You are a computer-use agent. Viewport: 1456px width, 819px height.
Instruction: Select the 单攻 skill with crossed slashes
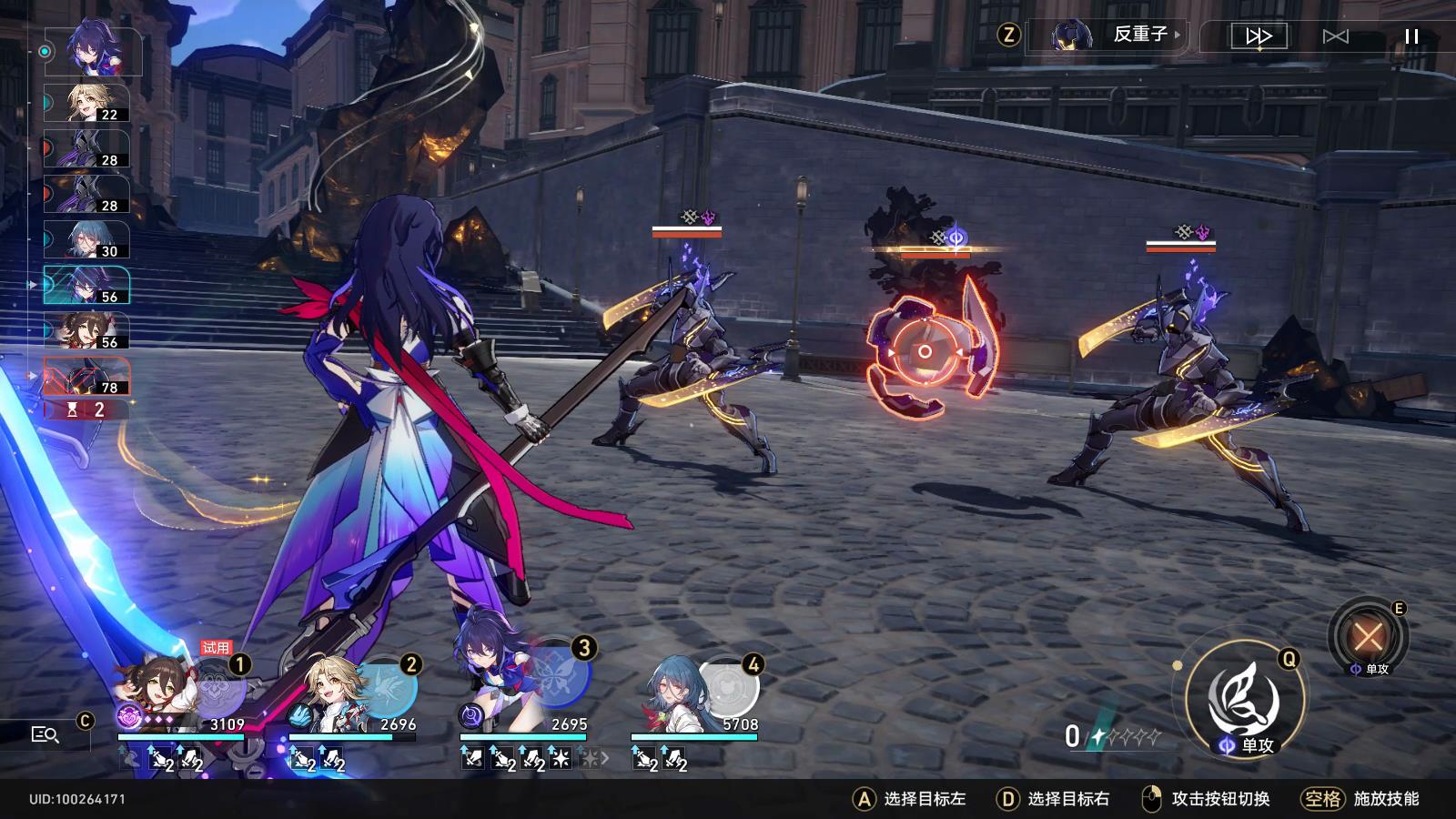1368,635
